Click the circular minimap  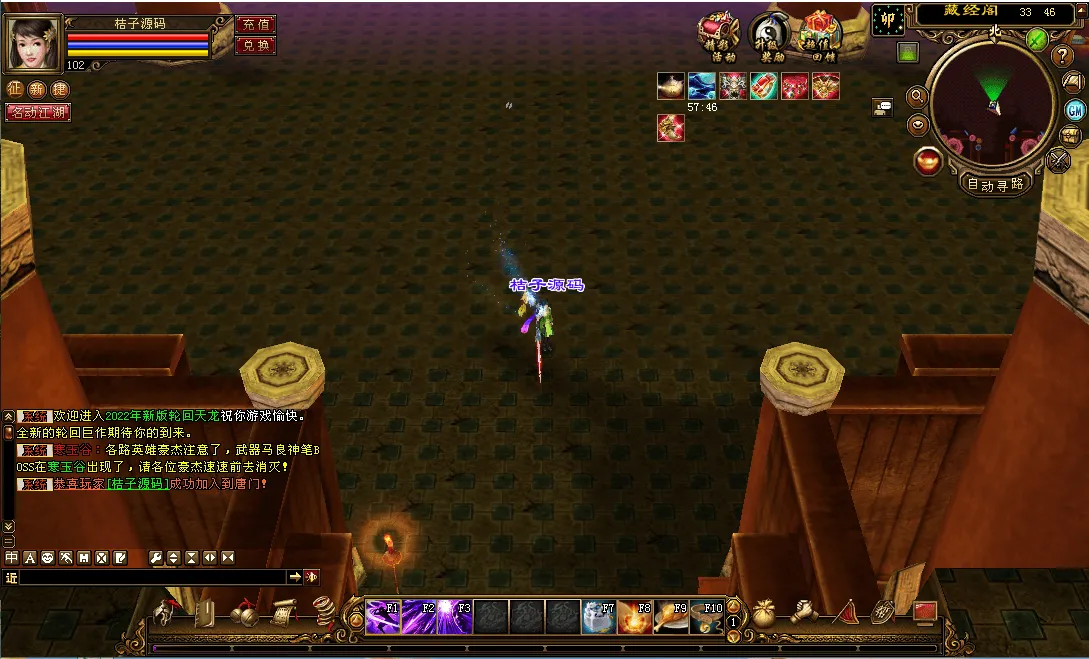click(993, 104)
